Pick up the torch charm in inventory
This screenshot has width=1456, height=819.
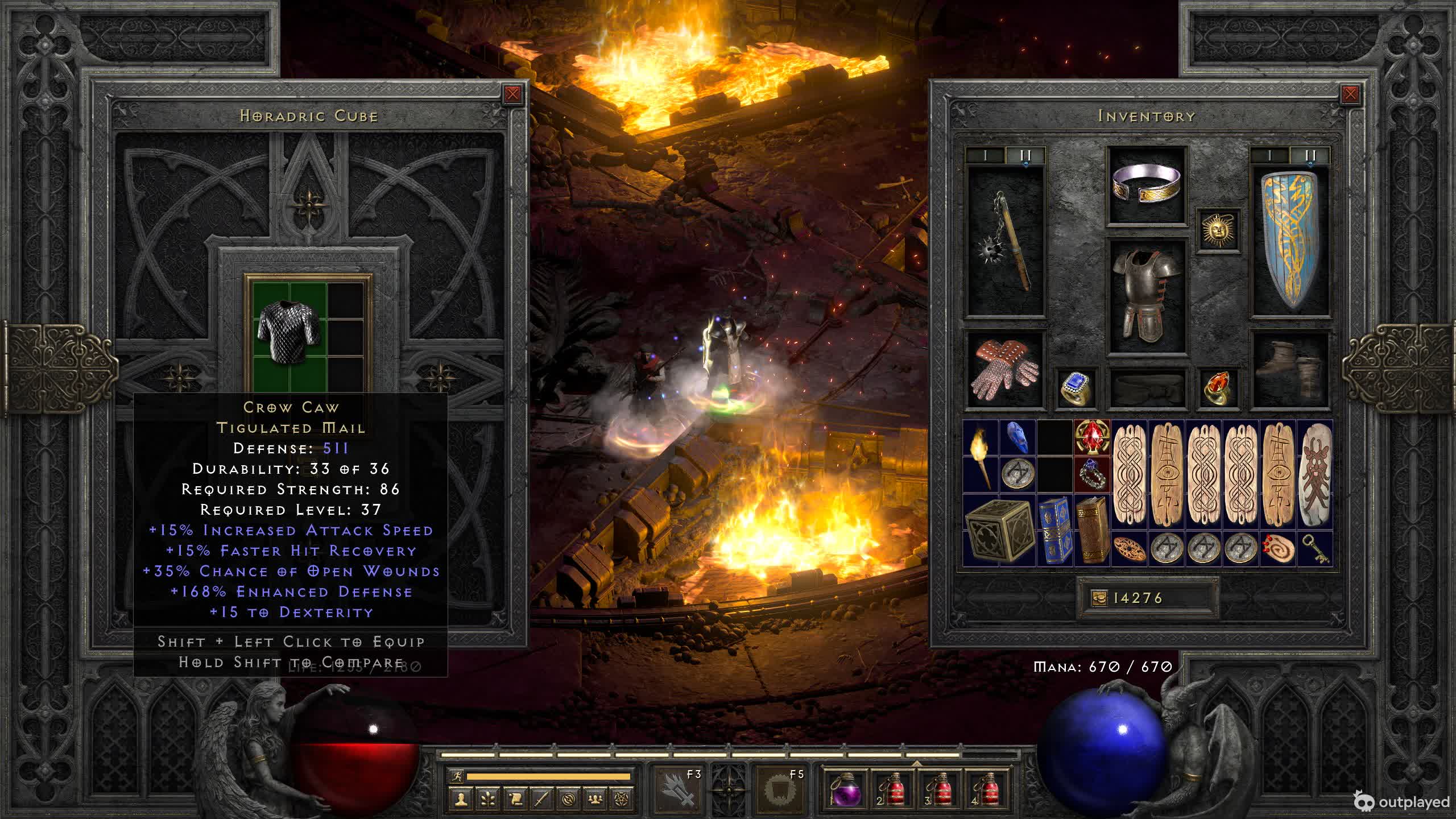point(981,457)
